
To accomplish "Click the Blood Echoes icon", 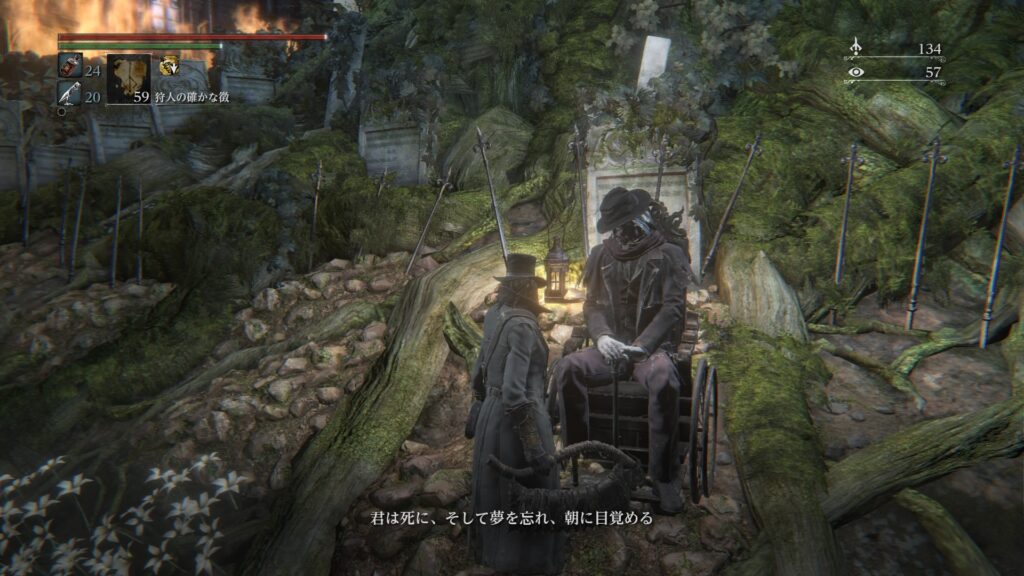I will click(x=855, y=47).
